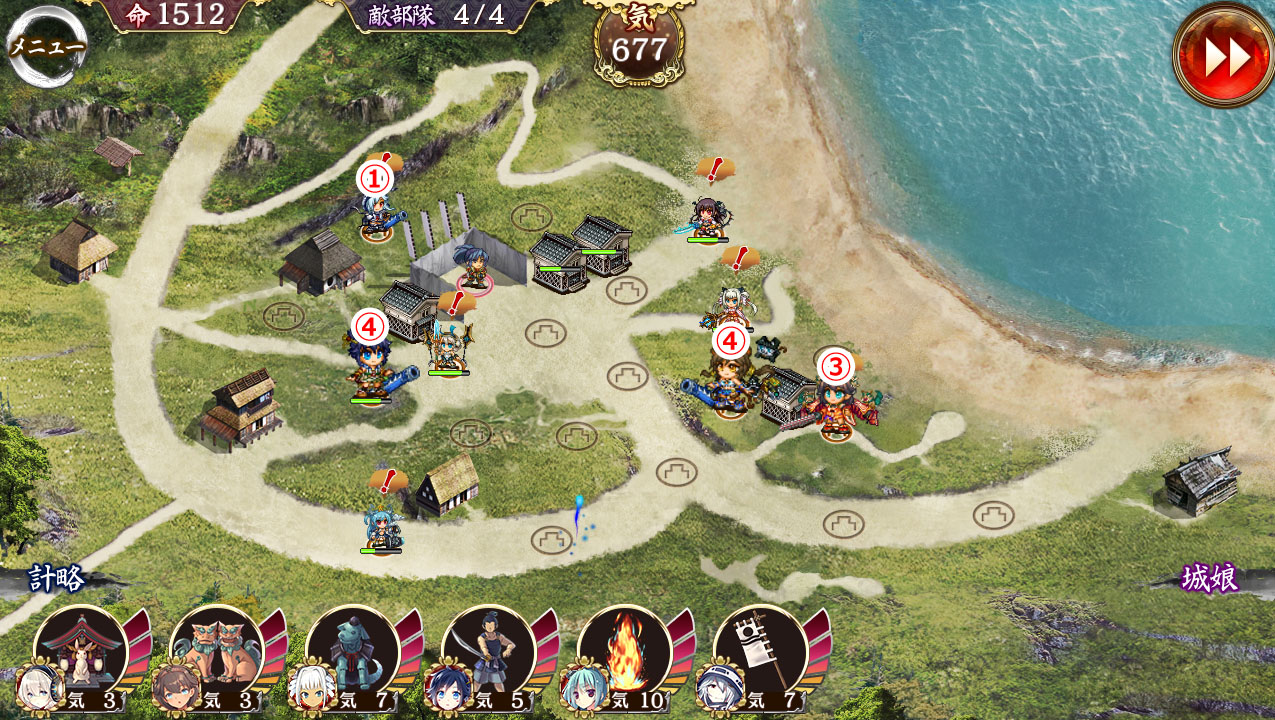Viewport: 1275px width, 720px height.
Task: Toggle the red fast-forward speed button
Action: pyautogui.click(x=1224, y=57)
